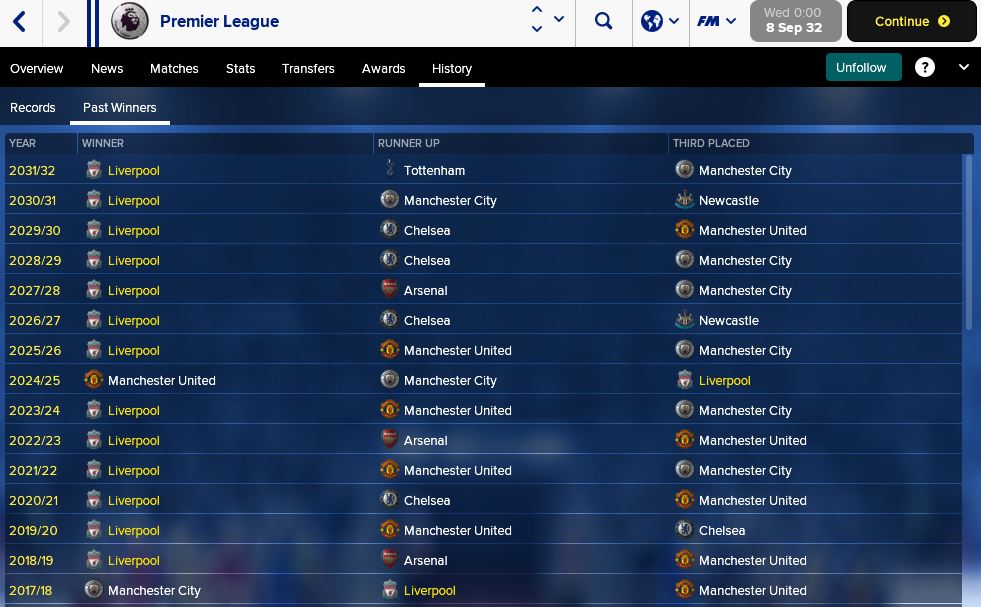This screenshot has width=981, height=607.
Task: Go back with the left arrow
Action: pos(20,21)
